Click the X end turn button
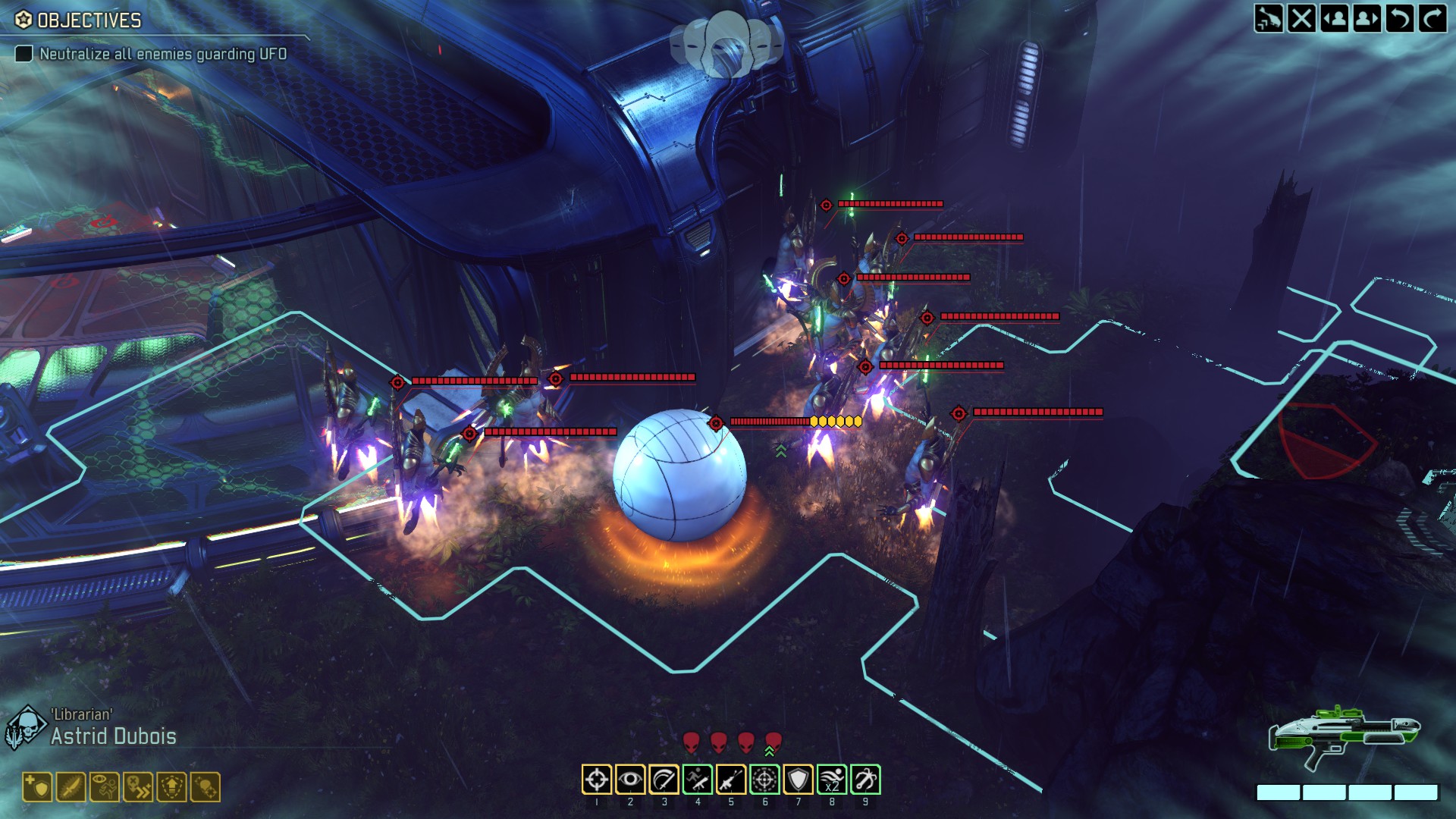The image size is (1456, 819). [x=1302, y=18]
